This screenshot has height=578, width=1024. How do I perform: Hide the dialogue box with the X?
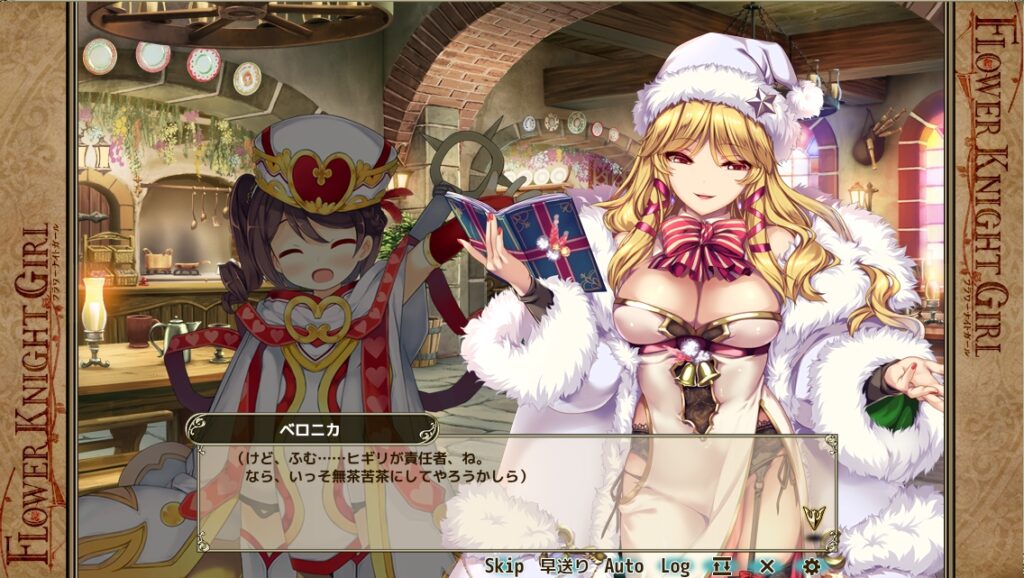(x=767, y=566)
